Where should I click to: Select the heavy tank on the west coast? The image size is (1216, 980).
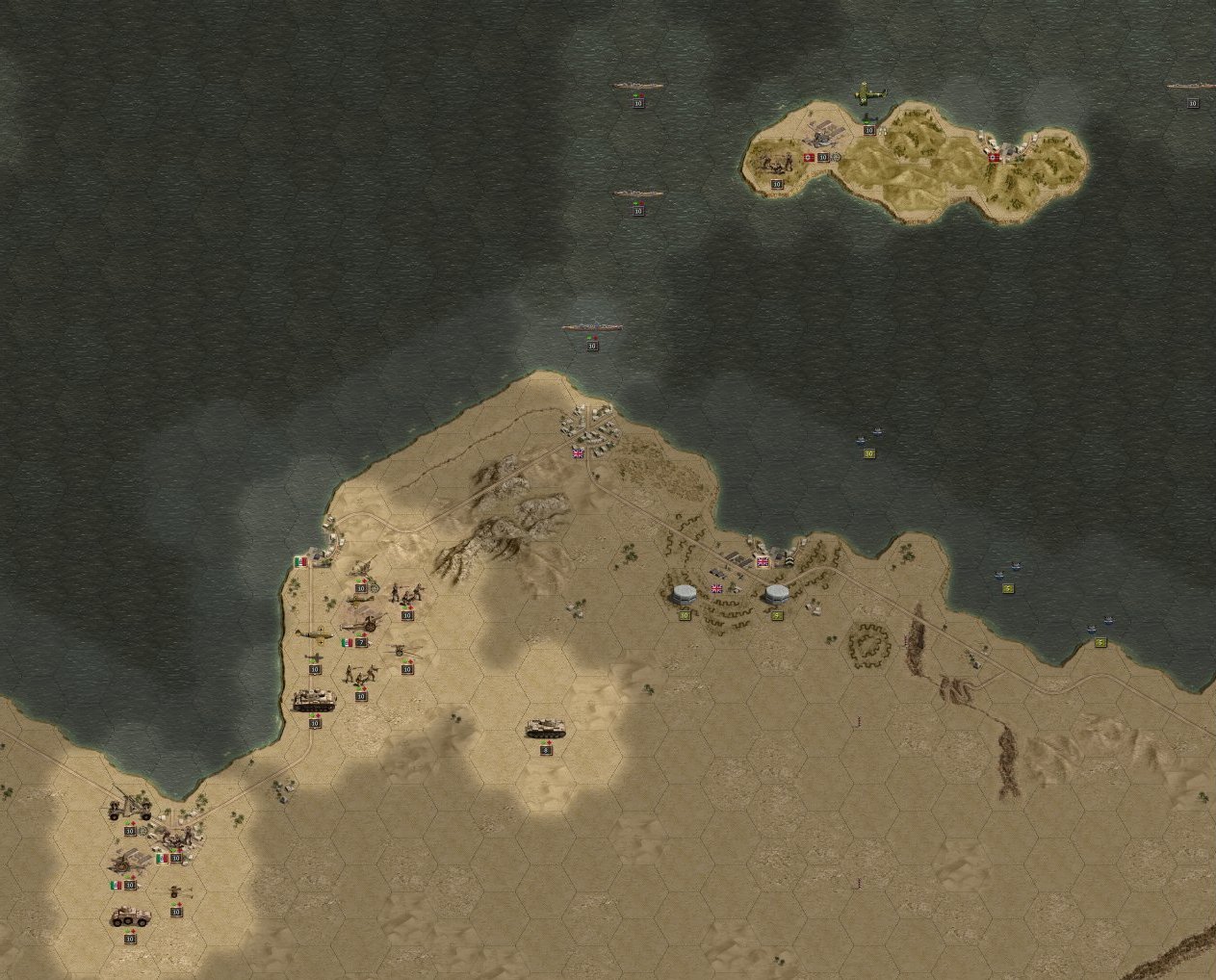point(314,700)
